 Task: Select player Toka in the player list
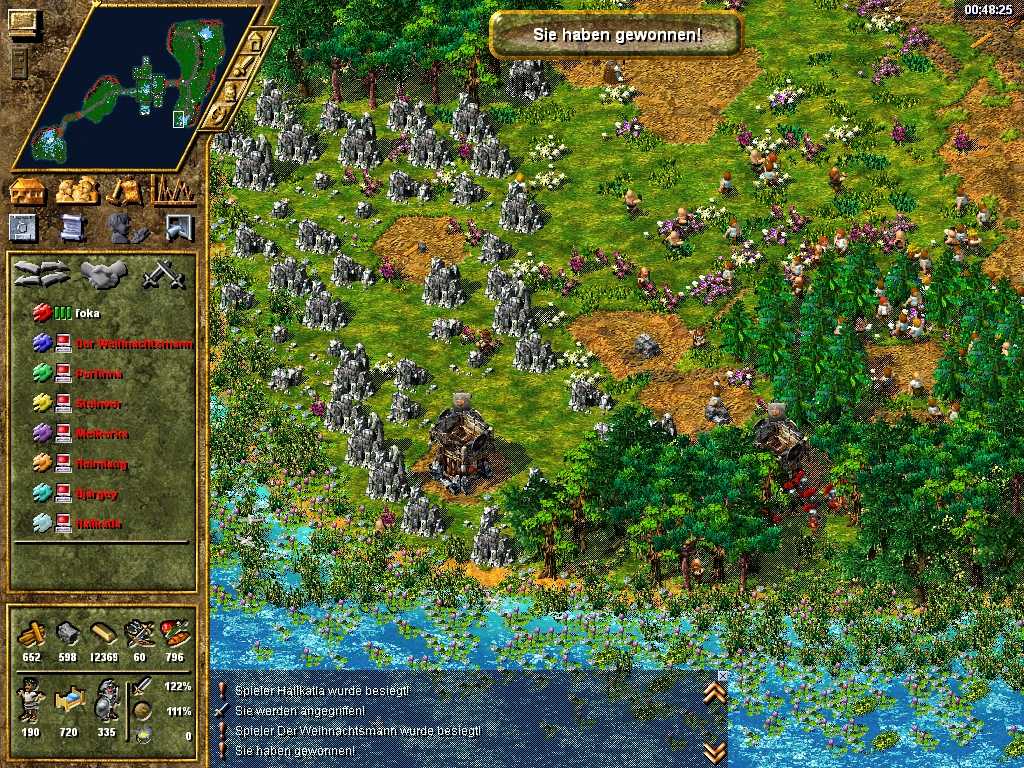tap(88, 313)
